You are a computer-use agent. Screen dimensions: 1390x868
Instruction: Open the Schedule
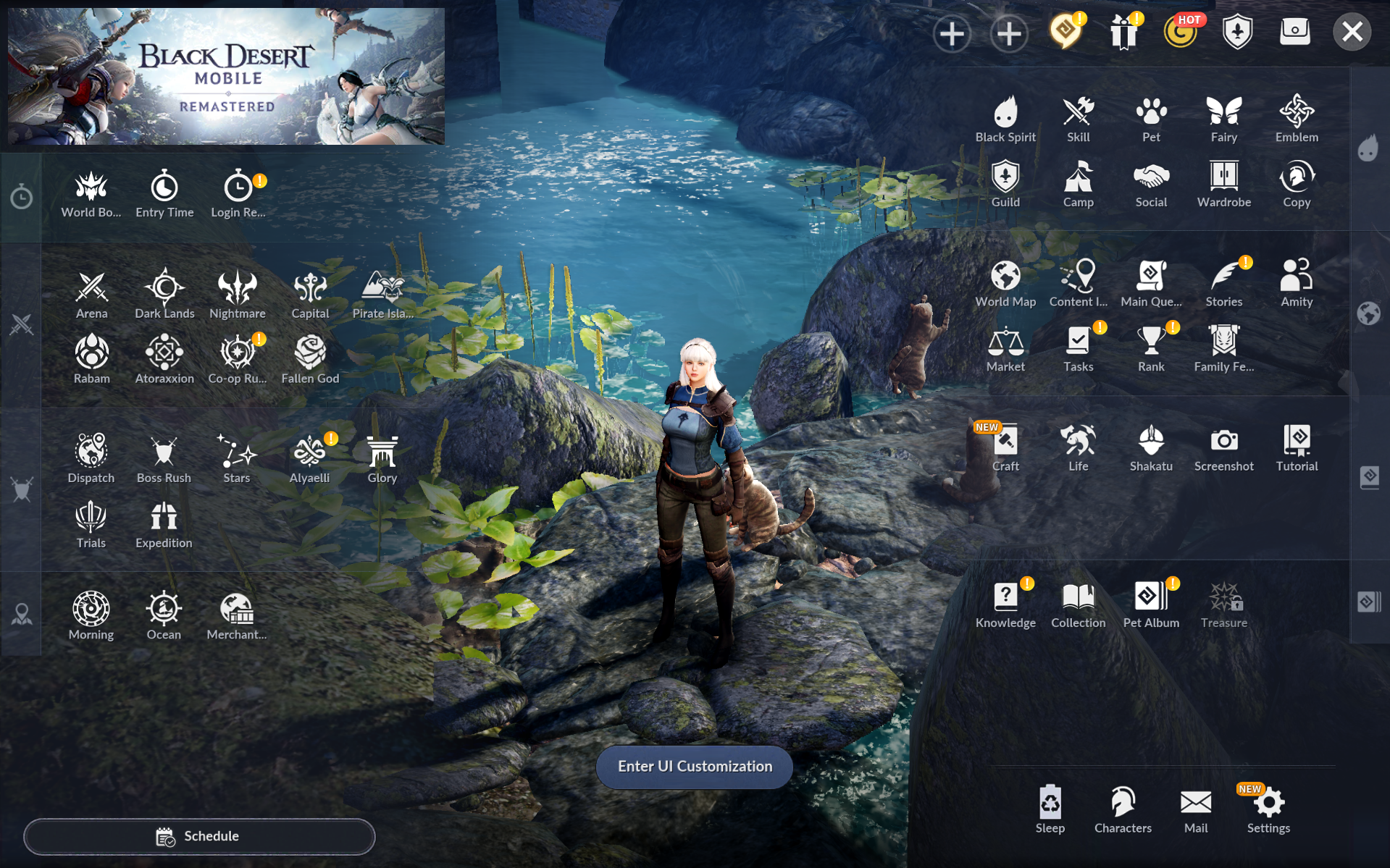tap(199, 837)
